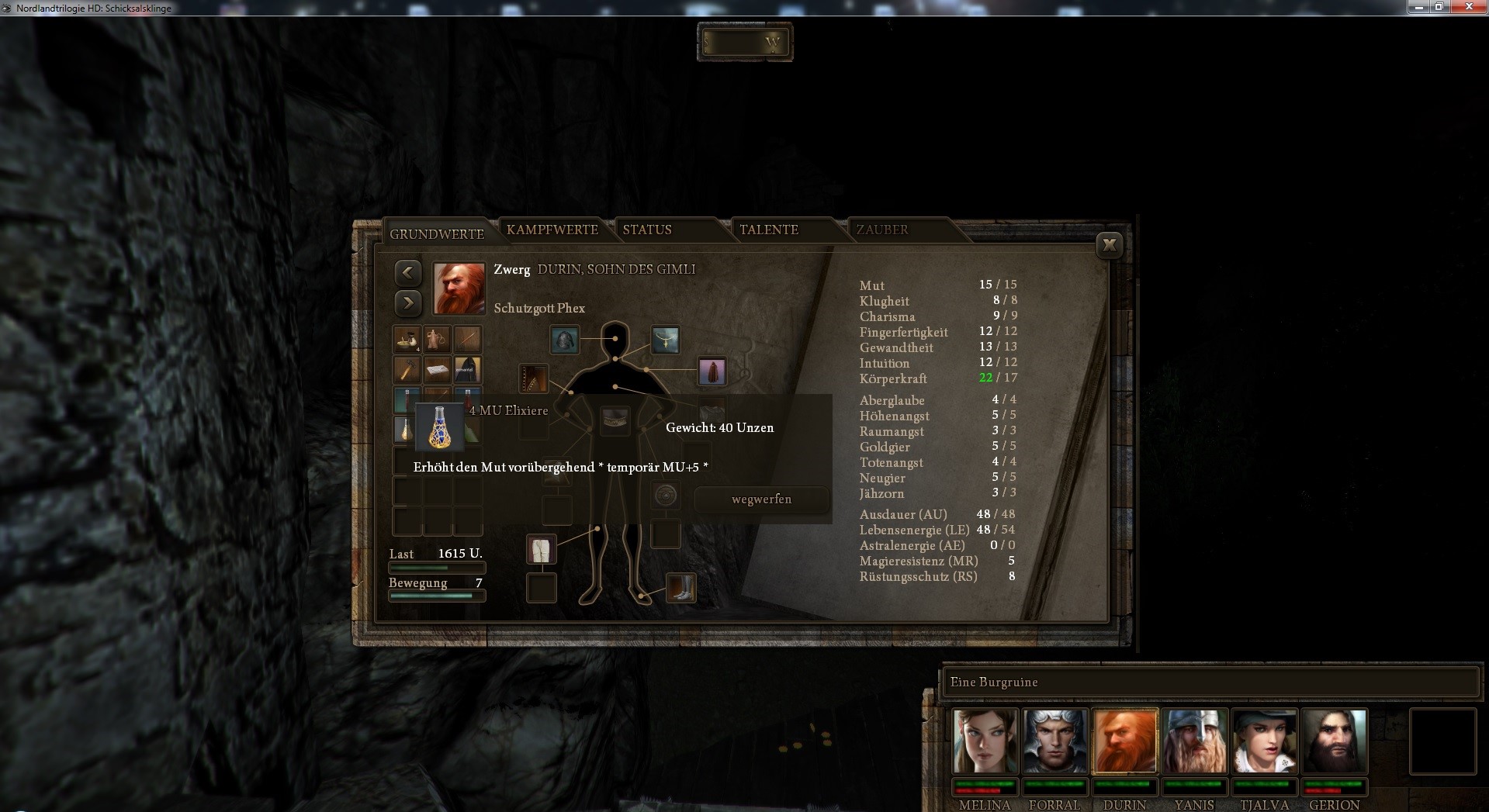Choose Yanis's party portrait

pyautogui.click(x=1194, y=741)
